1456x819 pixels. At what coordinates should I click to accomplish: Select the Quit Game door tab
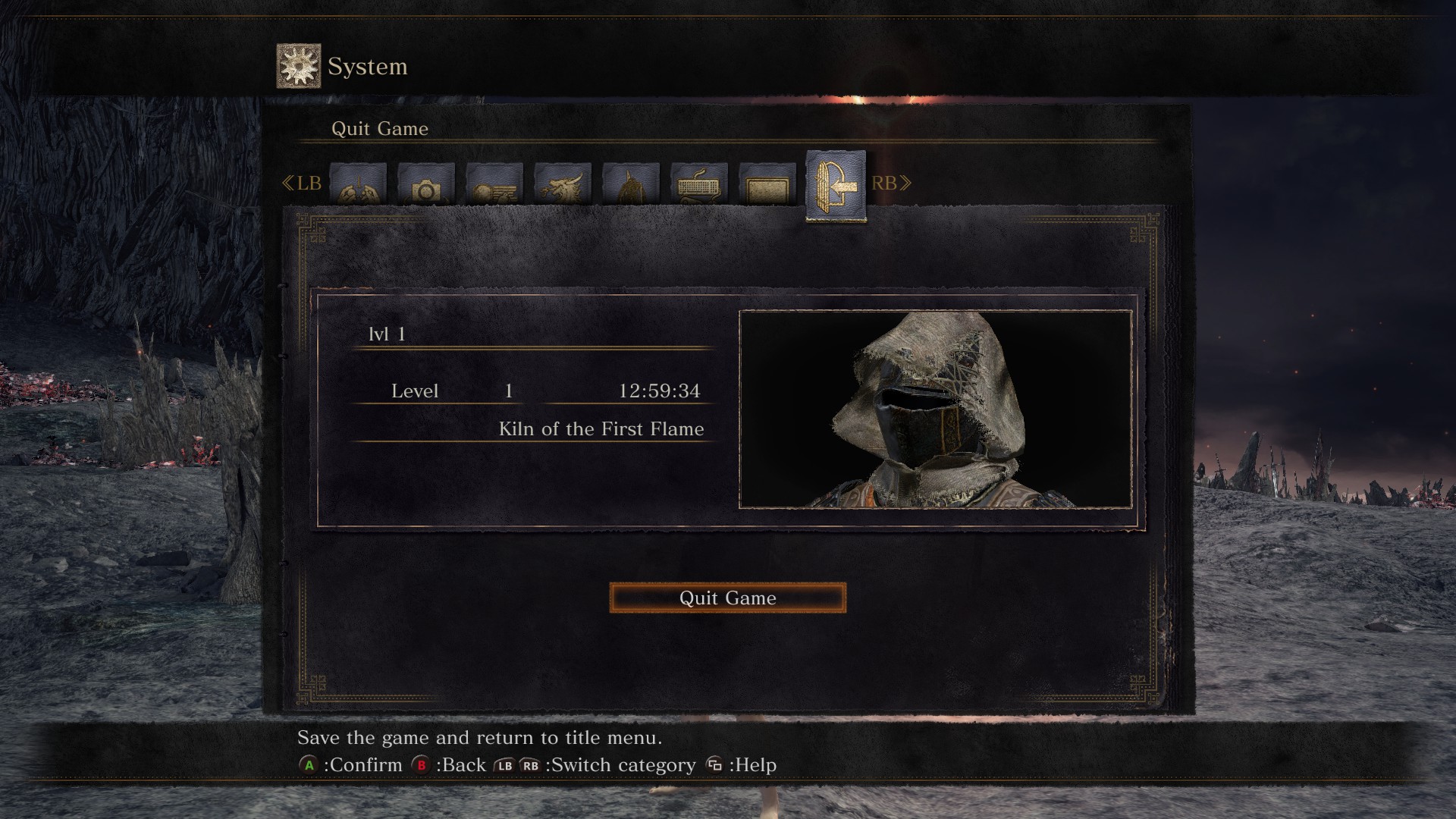836,186
